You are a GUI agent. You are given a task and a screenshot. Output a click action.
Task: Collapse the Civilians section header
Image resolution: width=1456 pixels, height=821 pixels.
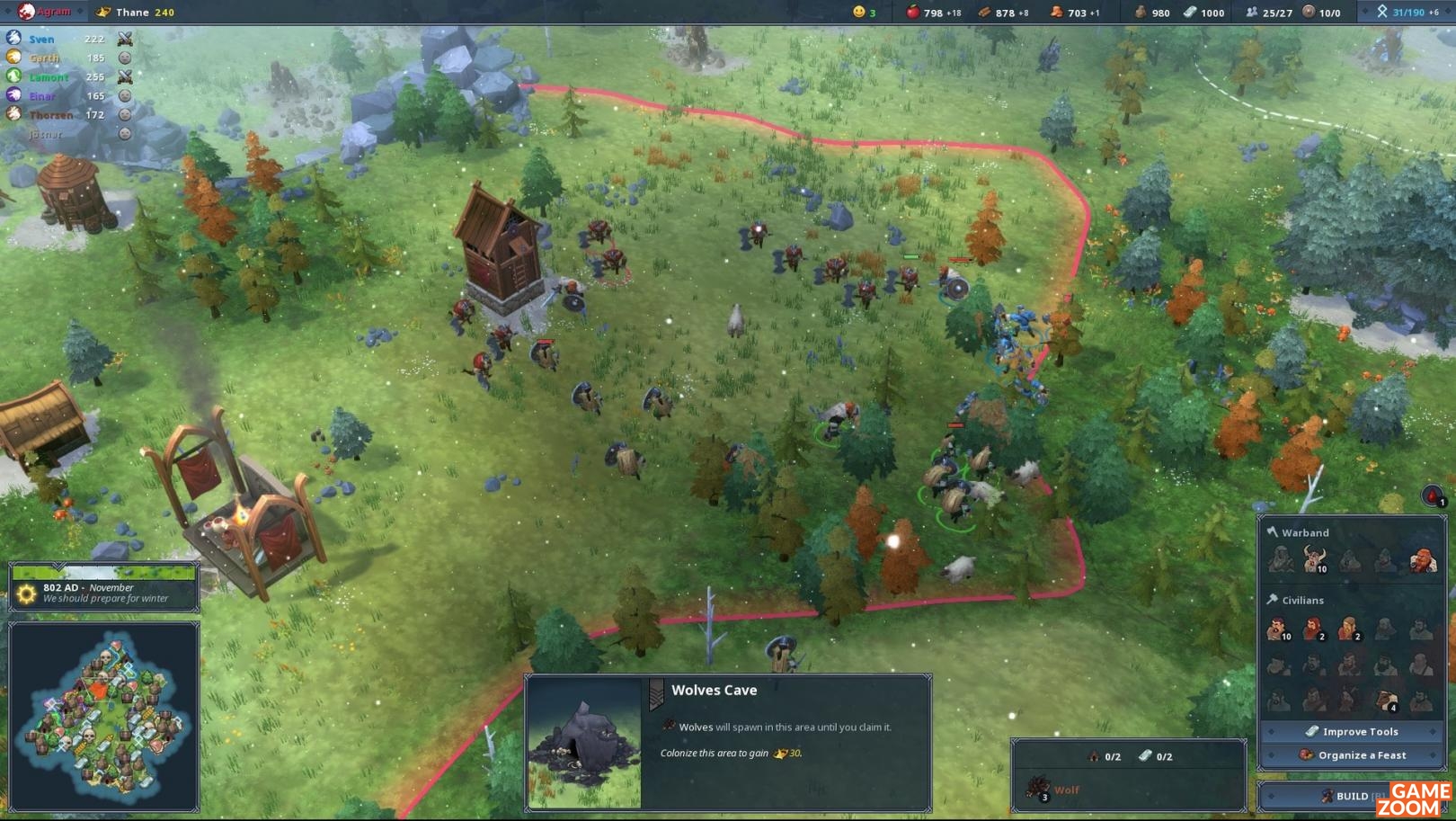click(x=1303, y=600)
